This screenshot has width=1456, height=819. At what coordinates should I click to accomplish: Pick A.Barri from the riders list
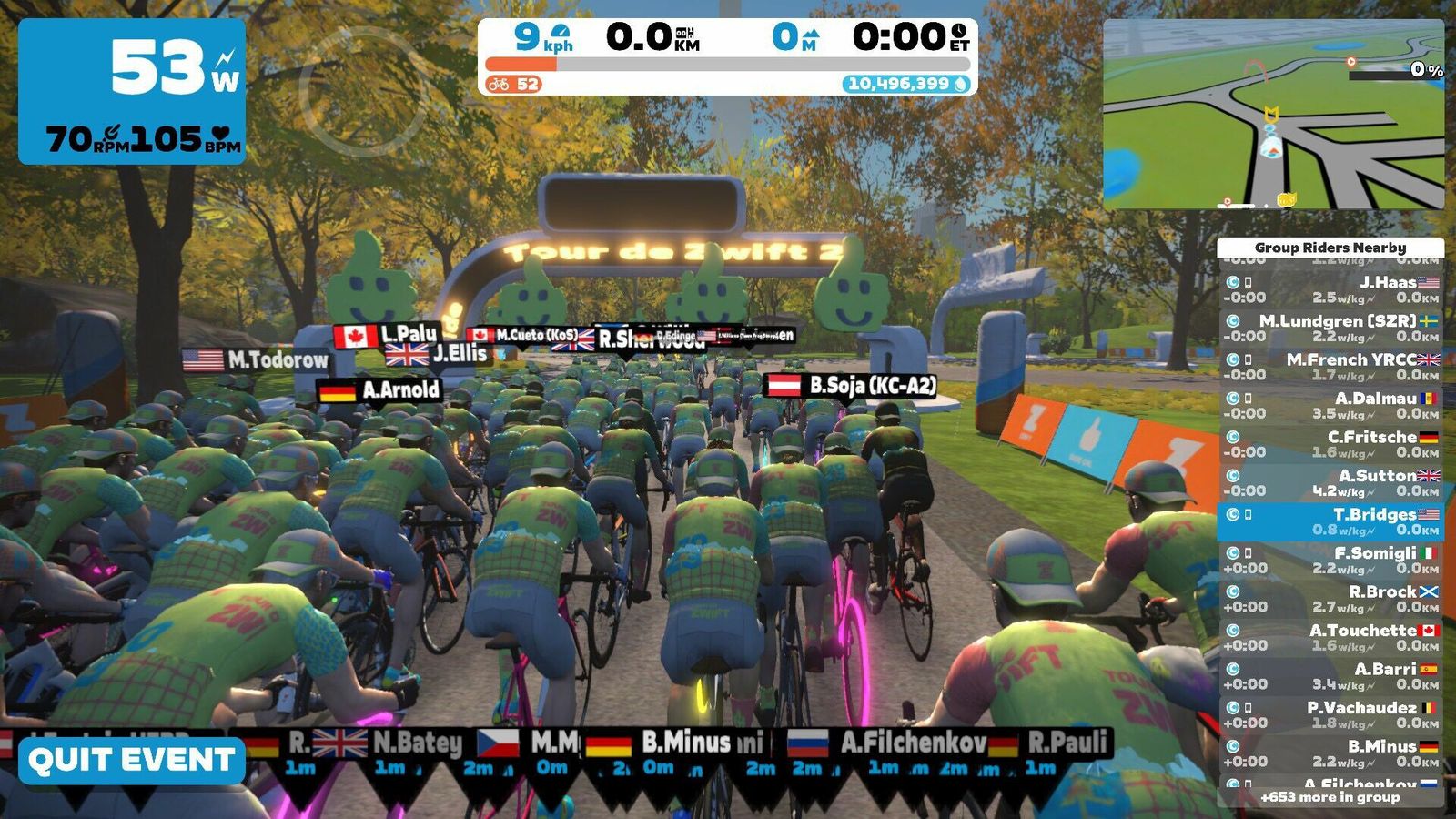(x=1330, y=676)
